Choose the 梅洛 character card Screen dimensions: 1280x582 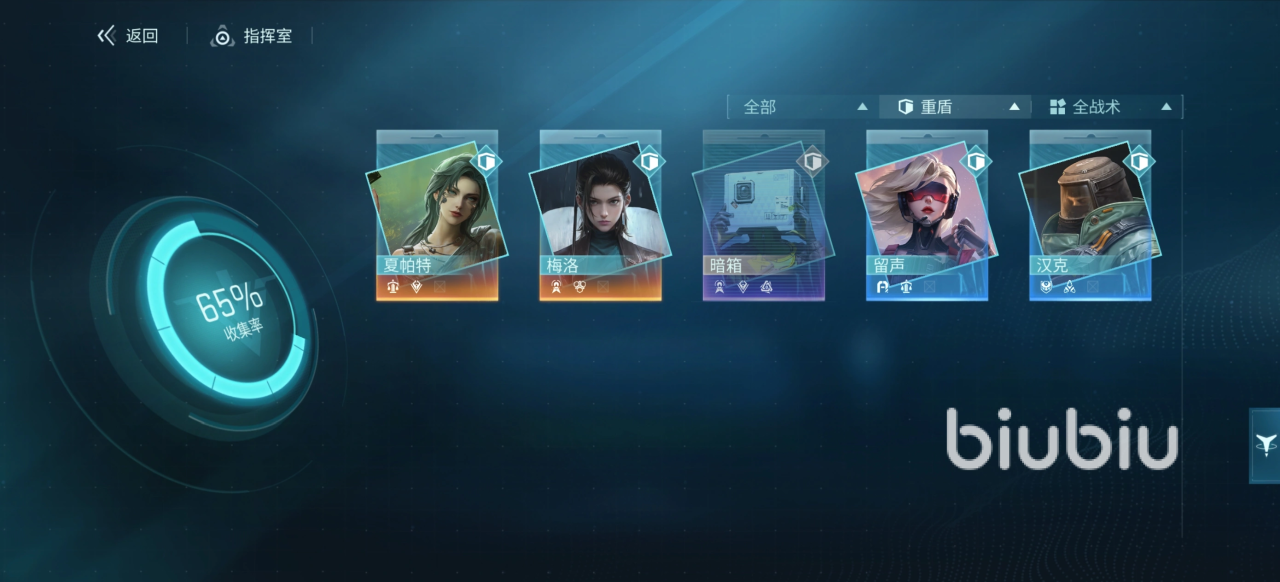pos(600,216)
